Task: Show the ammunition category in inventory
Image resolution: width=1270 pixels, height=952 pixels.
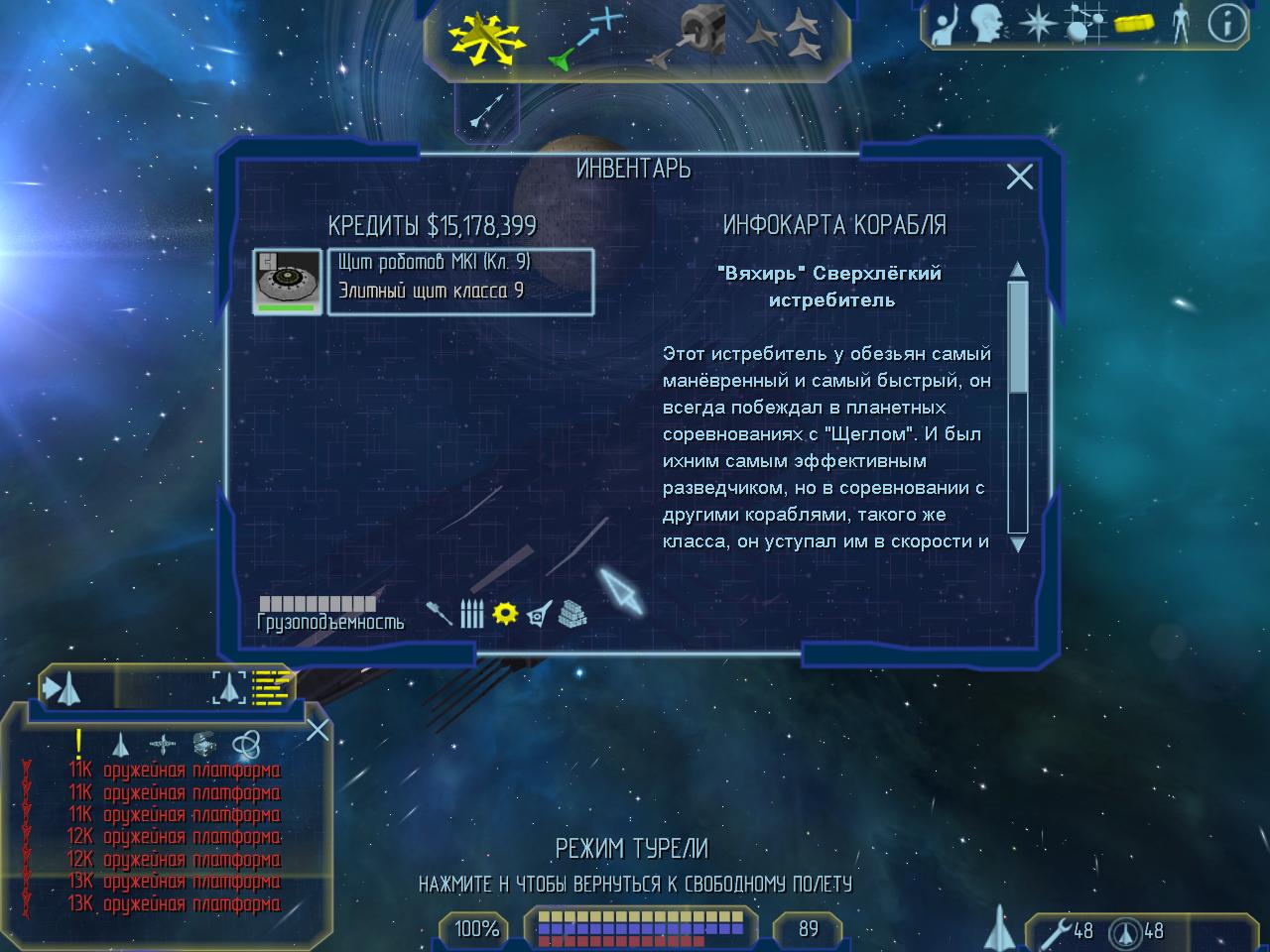Action: pos(472,614)
